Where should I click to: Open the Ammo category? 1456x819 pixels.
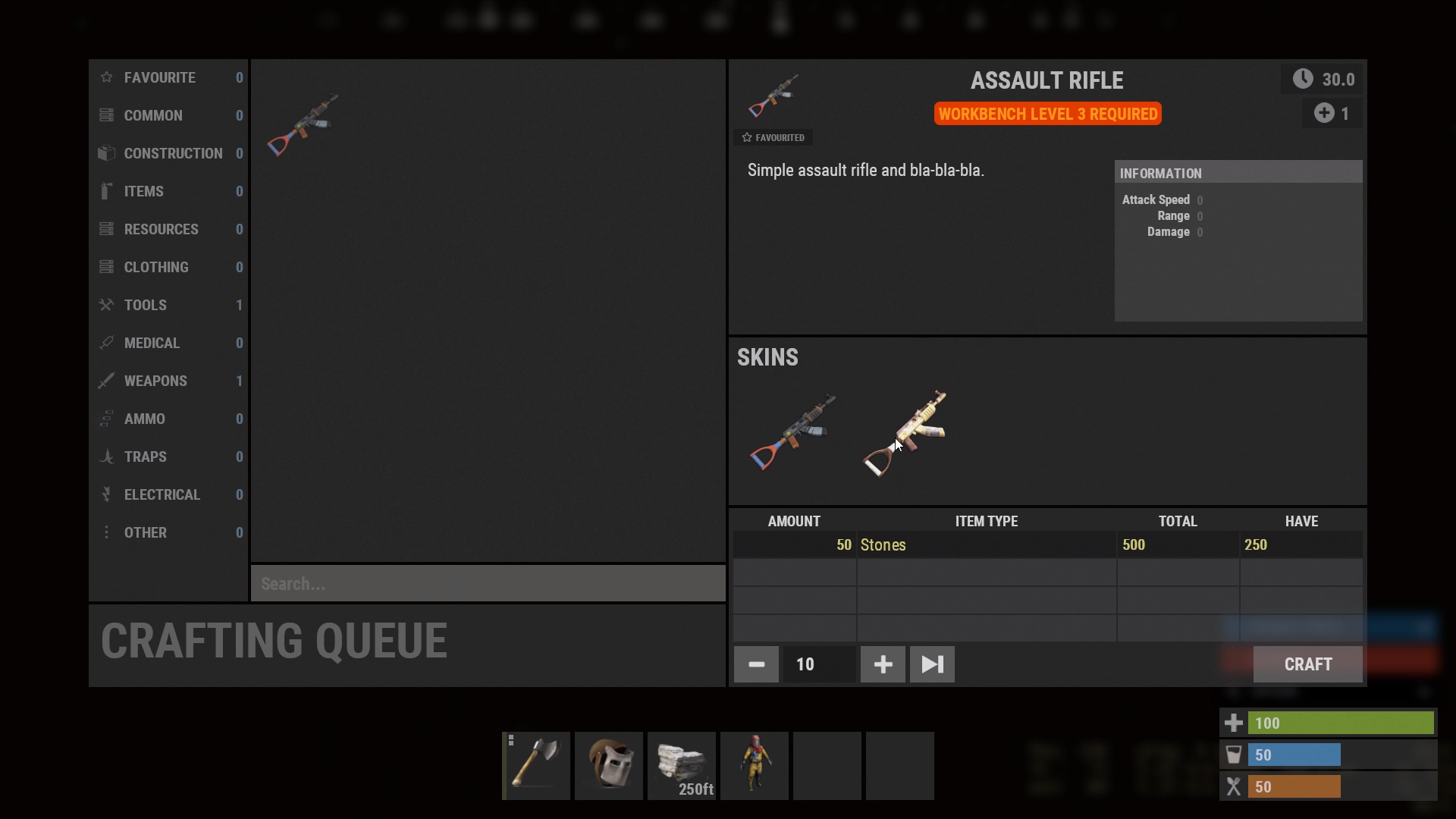click(168, 419)
